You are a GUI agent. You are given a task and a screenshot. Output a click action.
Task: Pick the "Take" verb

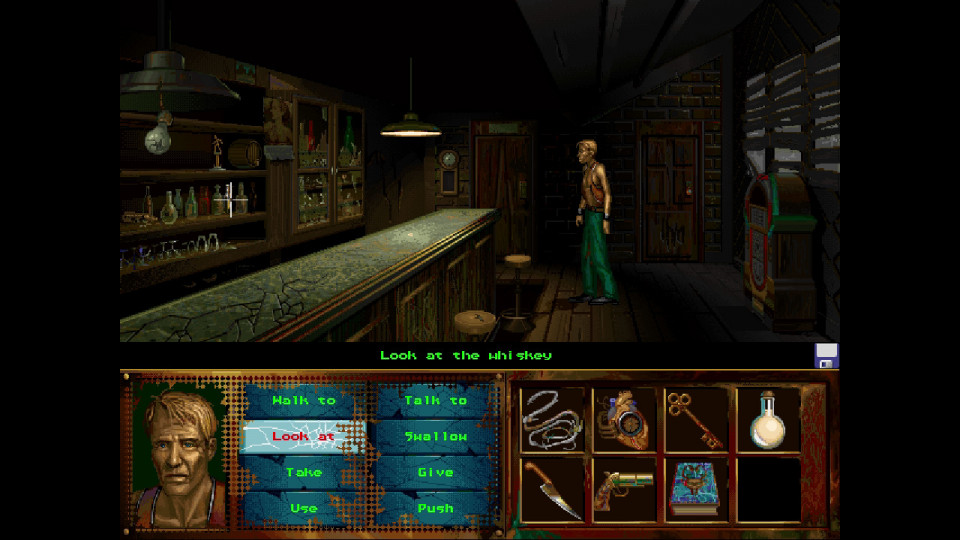coord(304,472)
